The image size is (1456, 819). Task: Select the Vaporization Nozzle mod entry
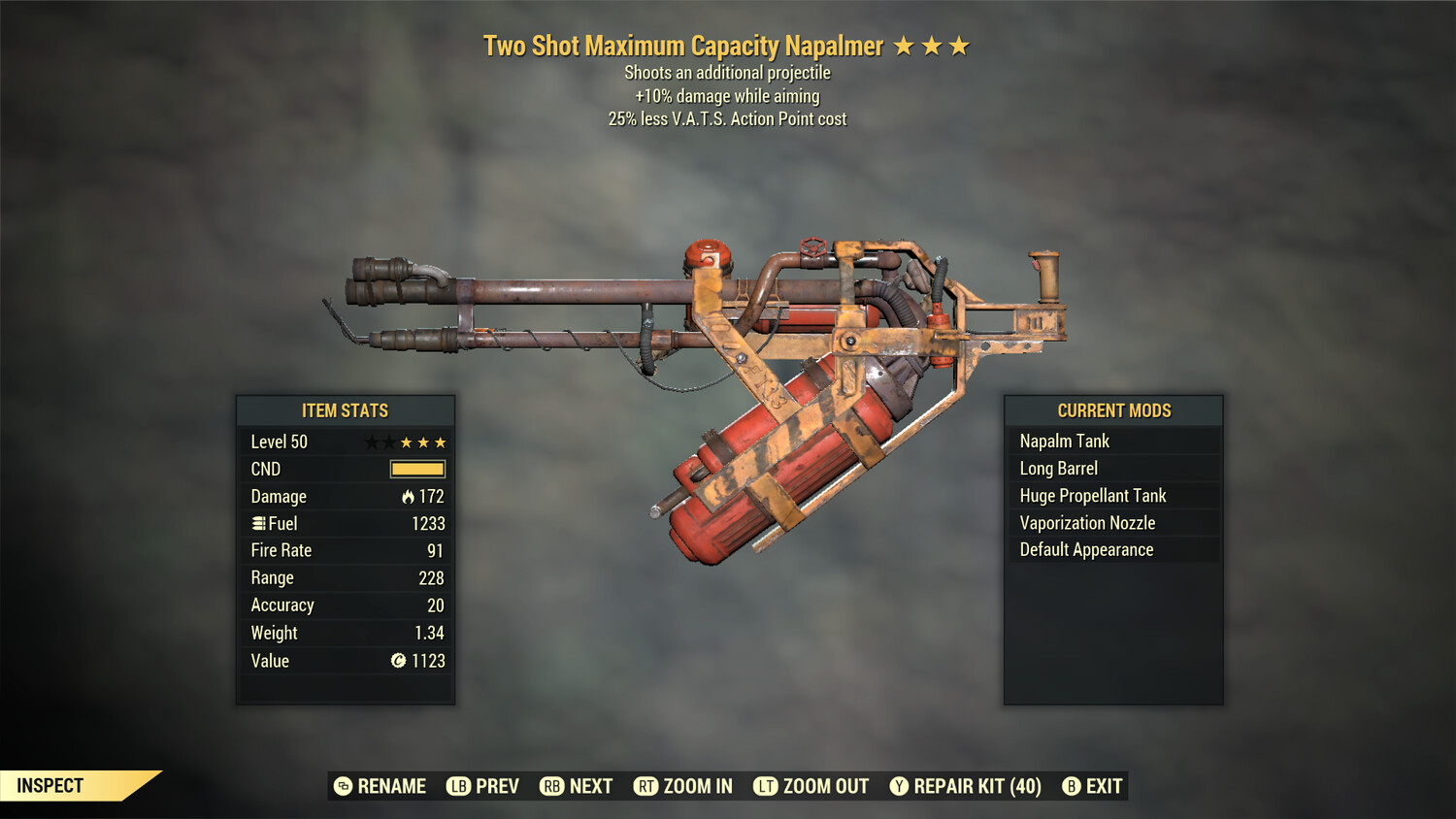(1086, 522)
